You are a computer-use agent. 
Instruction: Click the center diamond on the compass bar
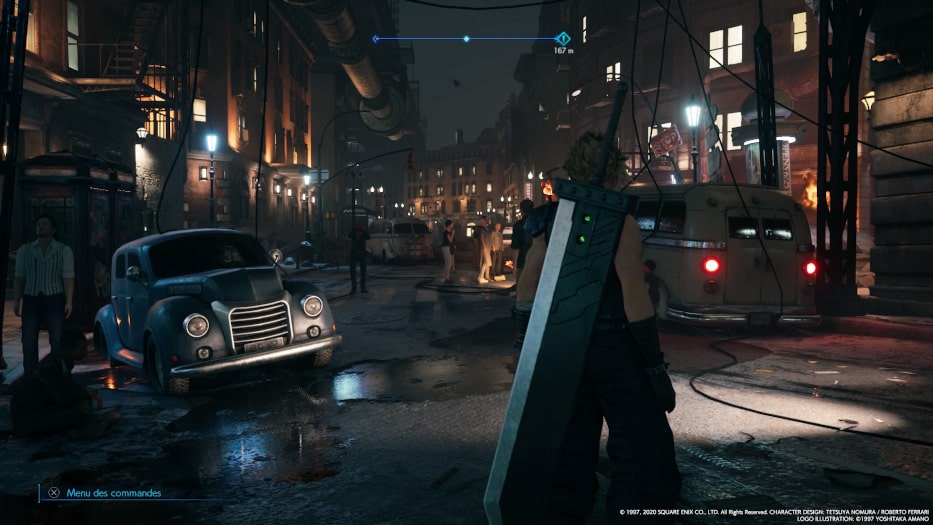click(x=466, y=39)
